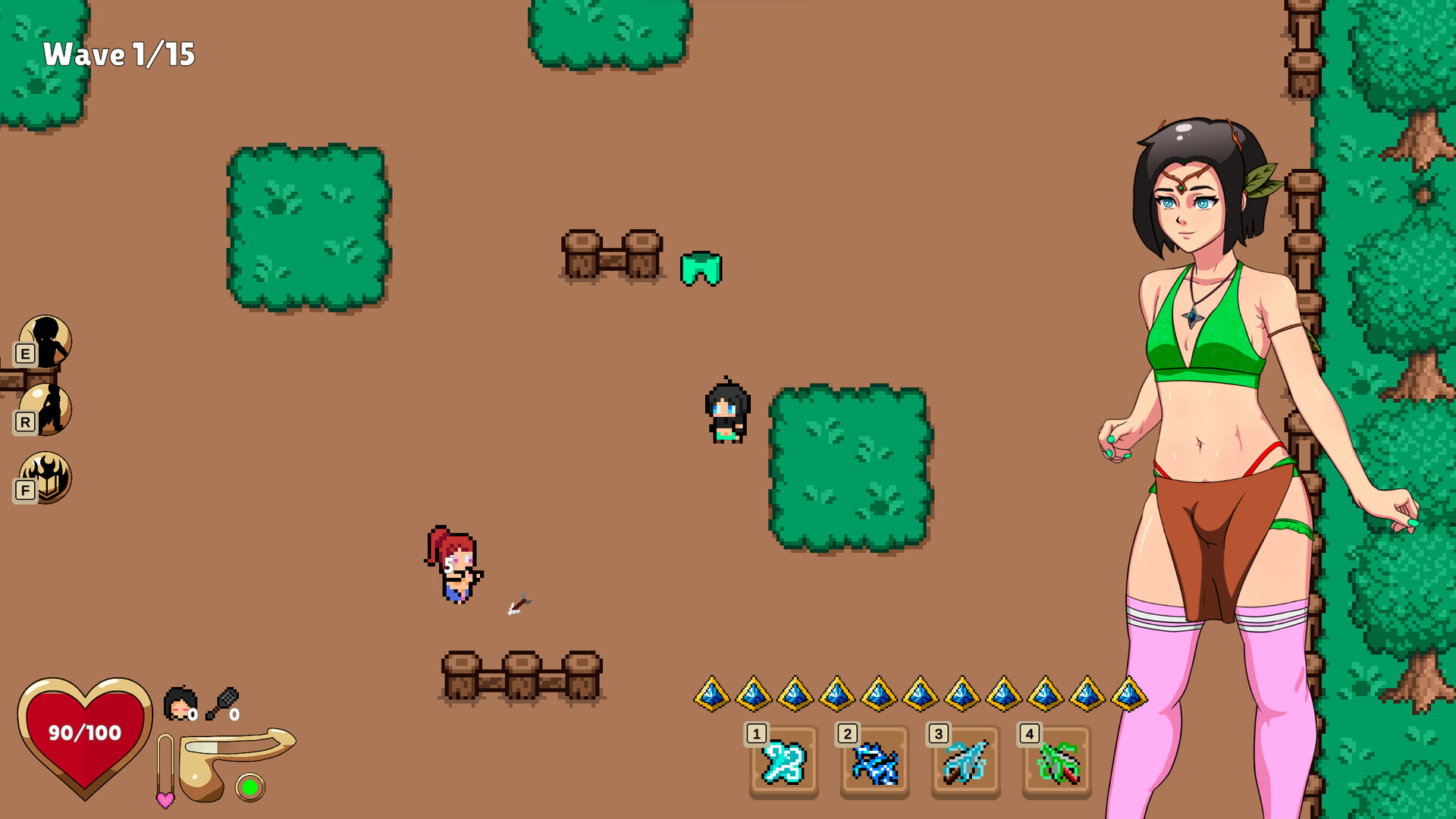This screenshot has height=819, width=1456.
Task: Click the hairbrush counter icon
Action: click(221, 701)
